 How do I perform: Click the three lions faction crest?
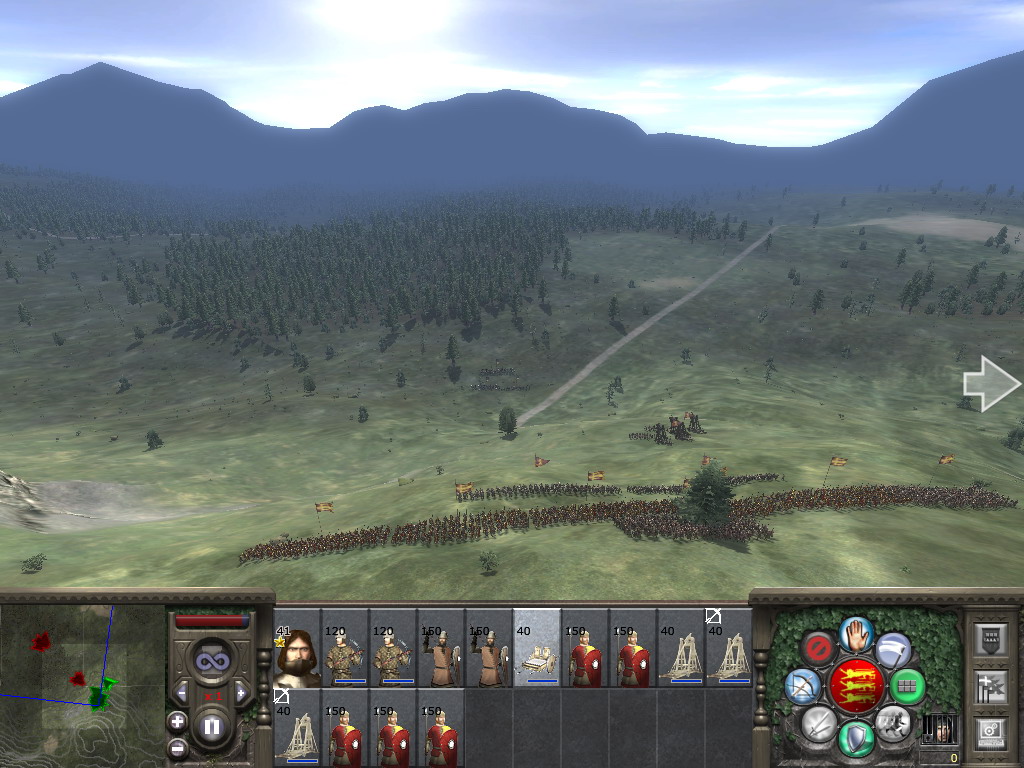[856, 686]
